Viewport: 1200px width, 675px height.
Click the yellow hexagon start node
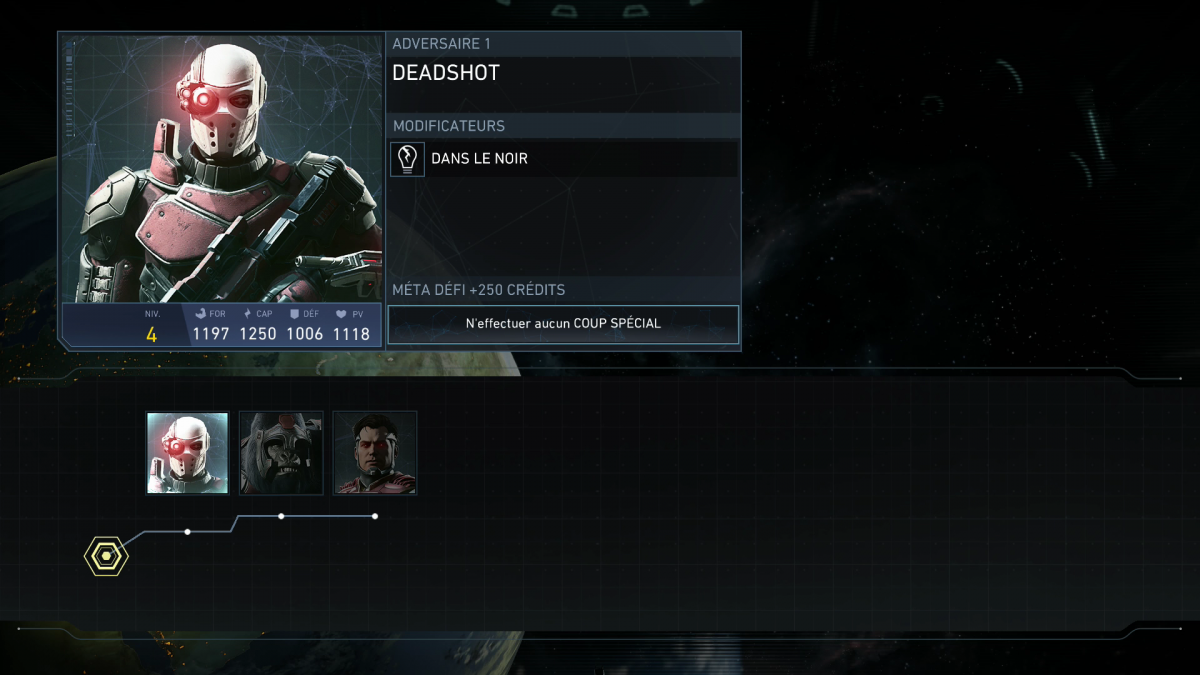pyautogui.click(x=106, y=556)
